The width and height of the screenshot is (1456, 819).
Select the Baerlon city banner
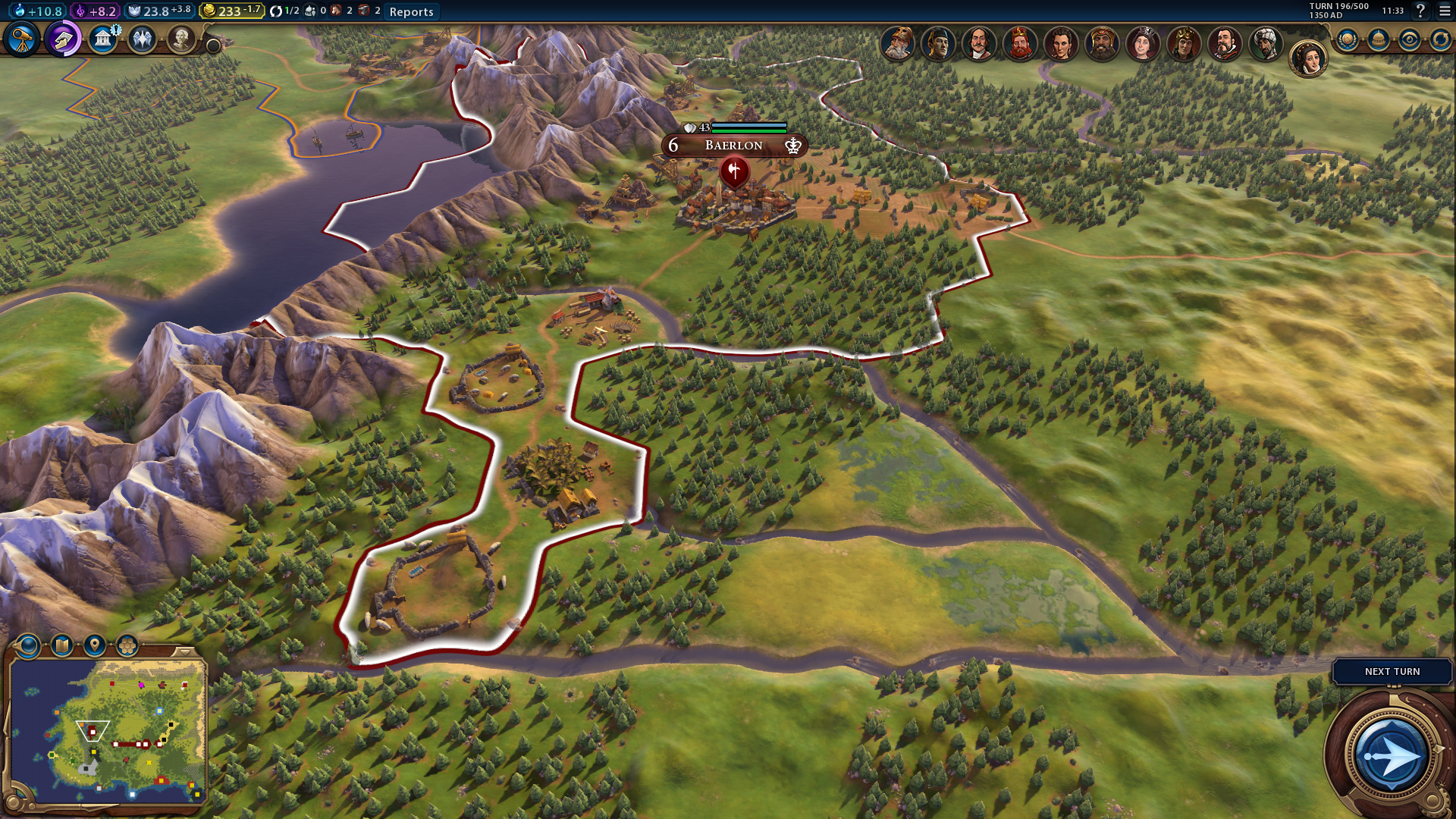pos(733,146)
